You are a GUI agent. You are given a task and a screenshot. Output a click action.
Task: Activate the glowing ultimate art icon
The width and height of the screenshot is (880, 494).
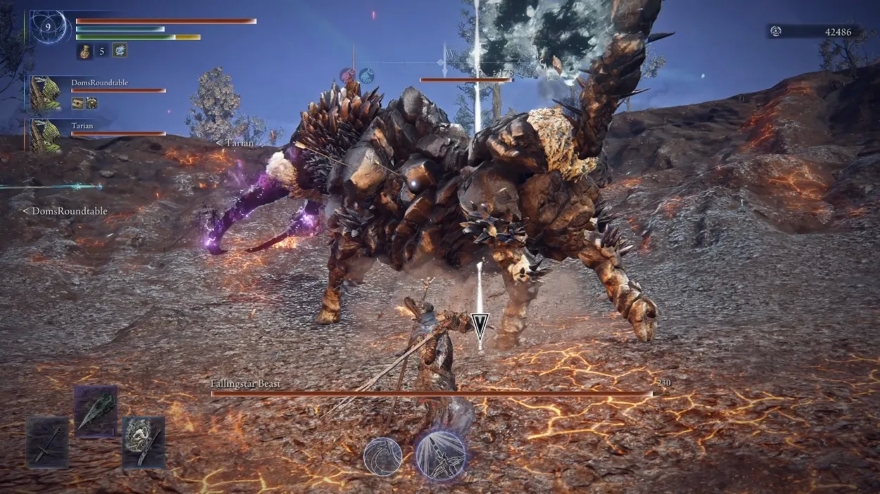440,455
